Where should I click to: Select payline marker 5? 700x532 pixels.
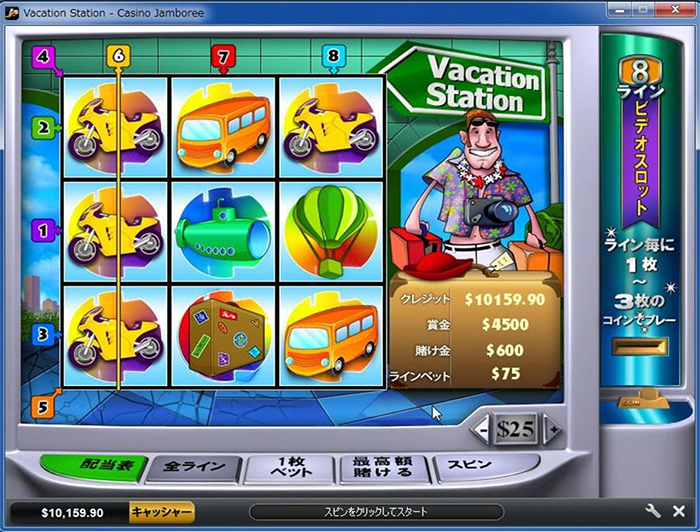42,407
